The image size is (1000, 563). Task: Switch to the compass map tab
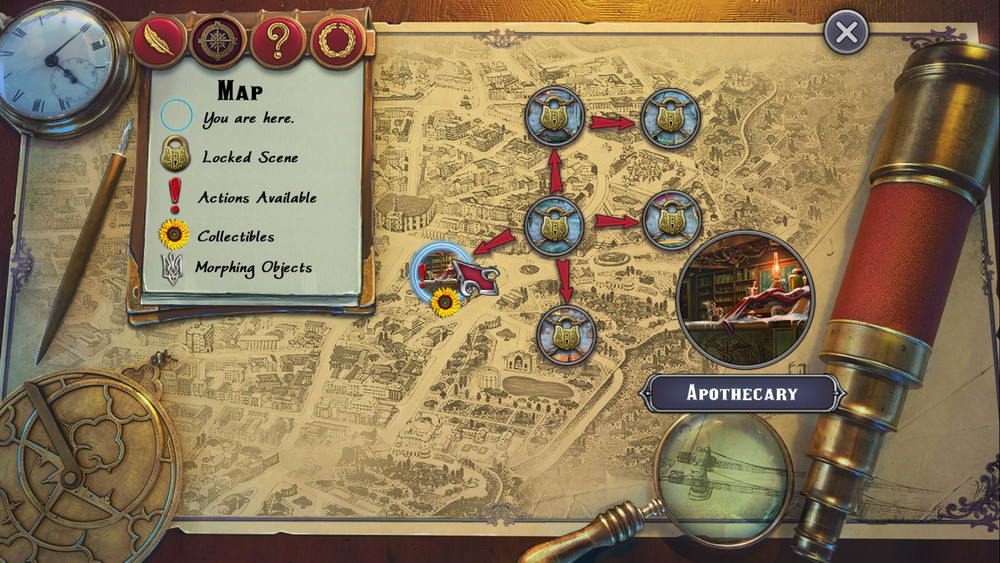click(x=218, y=41)
